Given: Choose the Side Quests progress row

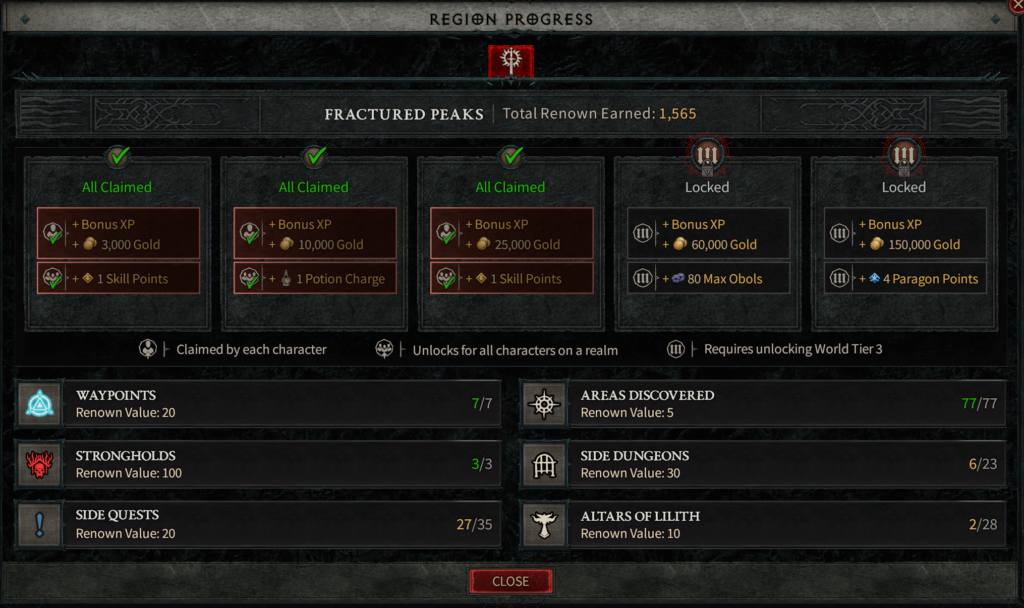Looking at the screenshot, I should 265,524.
